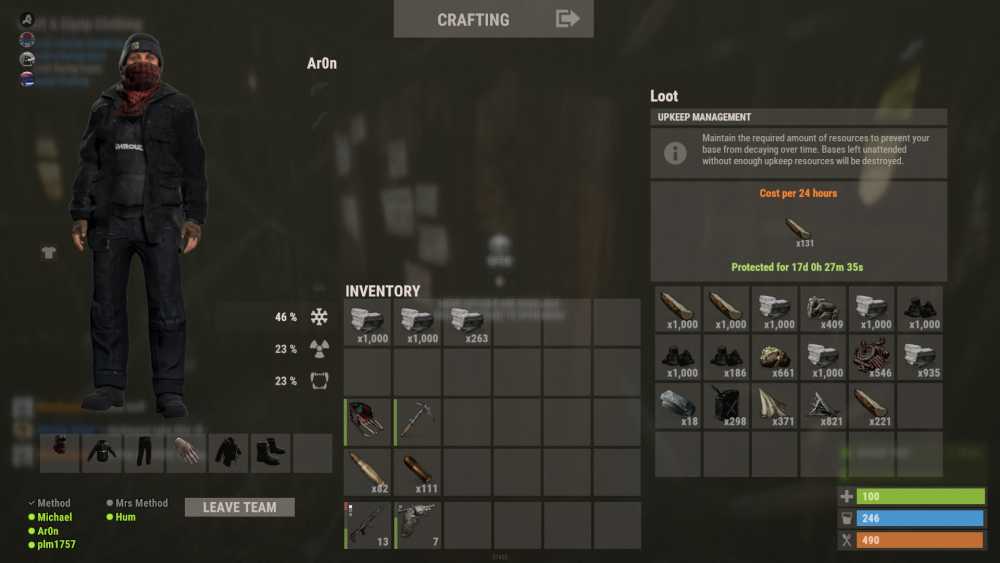Take the x18 metal item from loot
The width and height of the screenshot is (1000, 563).
(x=679, y=406)
